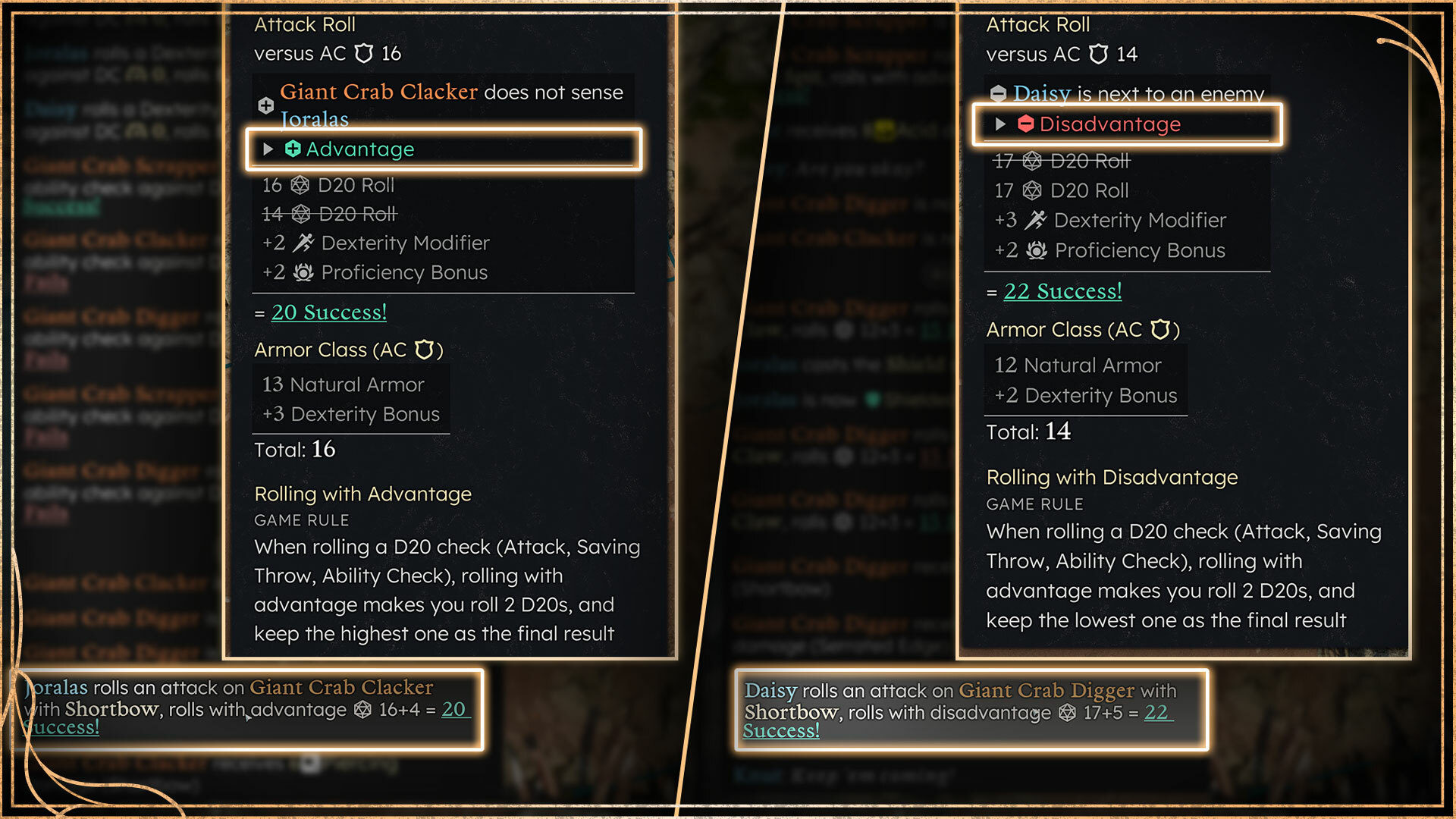Click Joralas's name in the bottom log entry
This screenshot has height=819, width=1456.
[x=56, y=688]
